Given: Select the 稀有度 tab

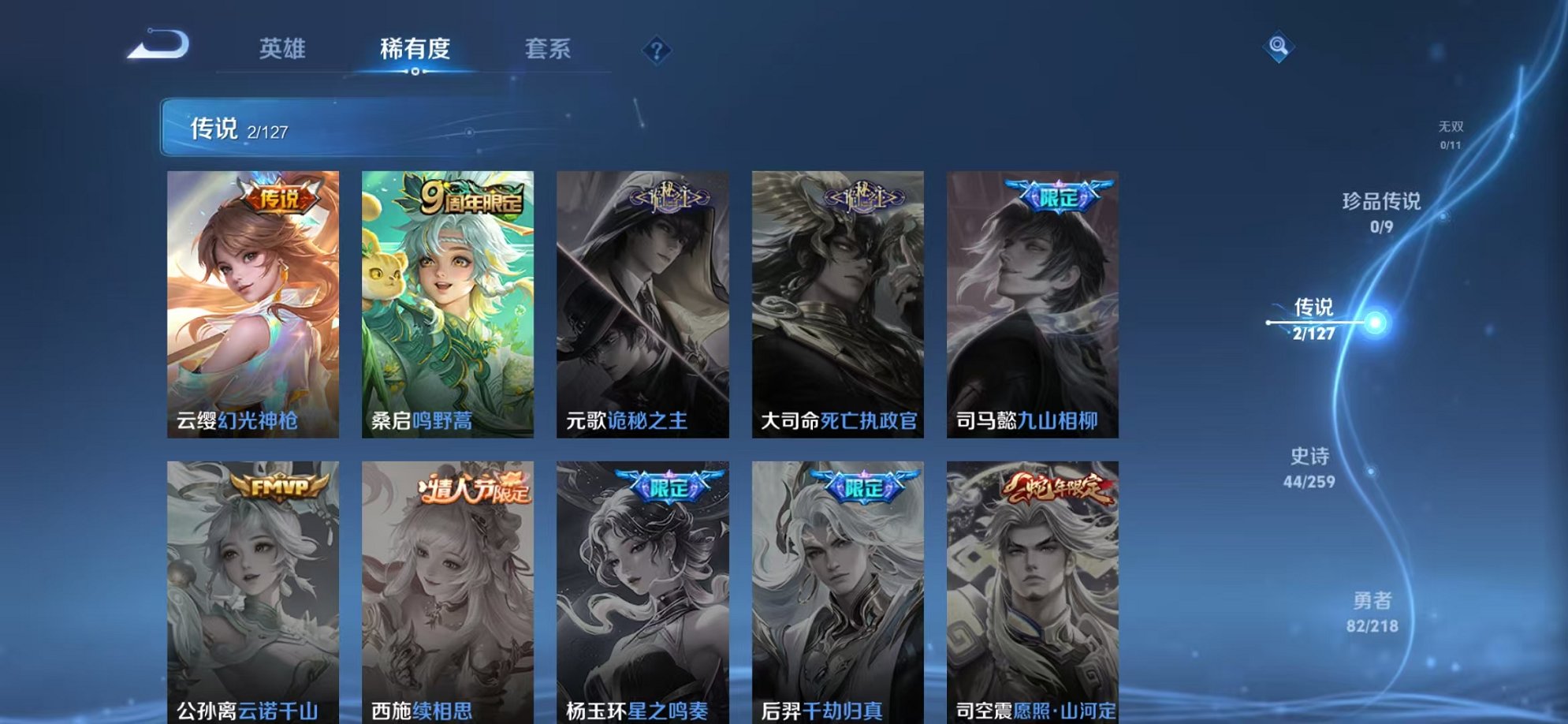Looking at the screenshot, I should [417, 49].
